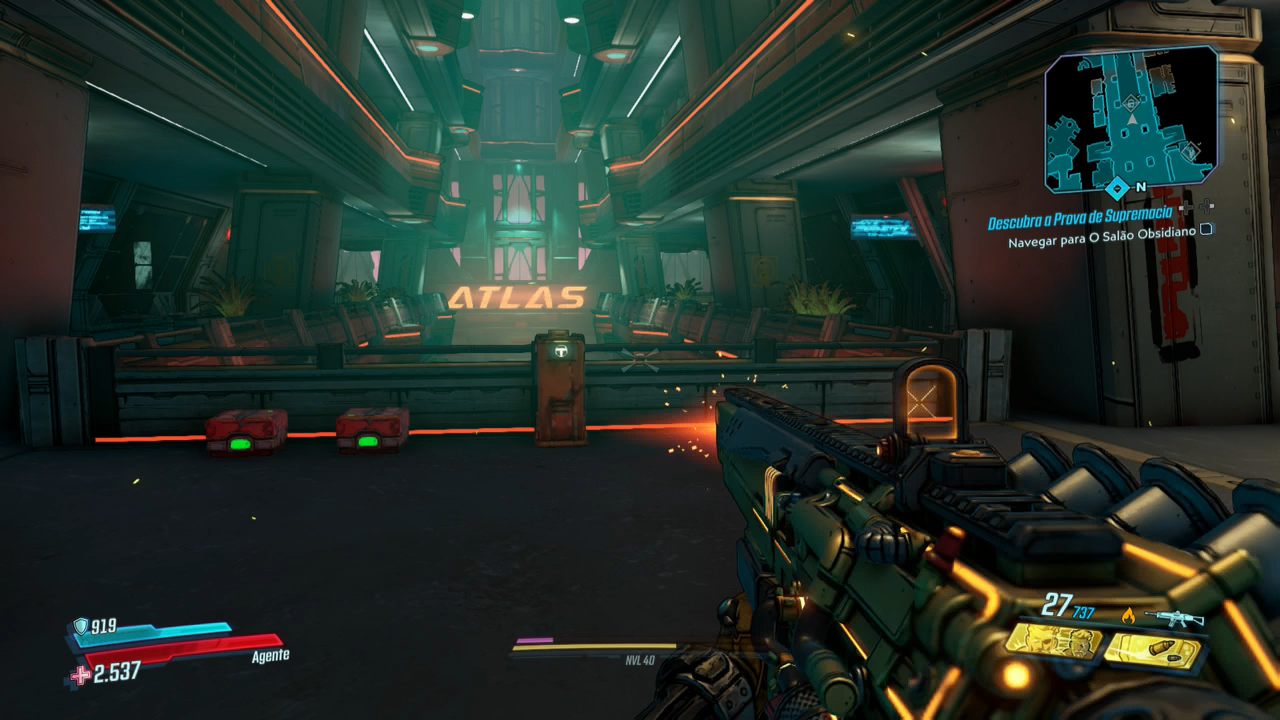1280x720 pixels.
Task: Choose the right yellow weapon card with bullet
Action: [x=1152, y=652]
